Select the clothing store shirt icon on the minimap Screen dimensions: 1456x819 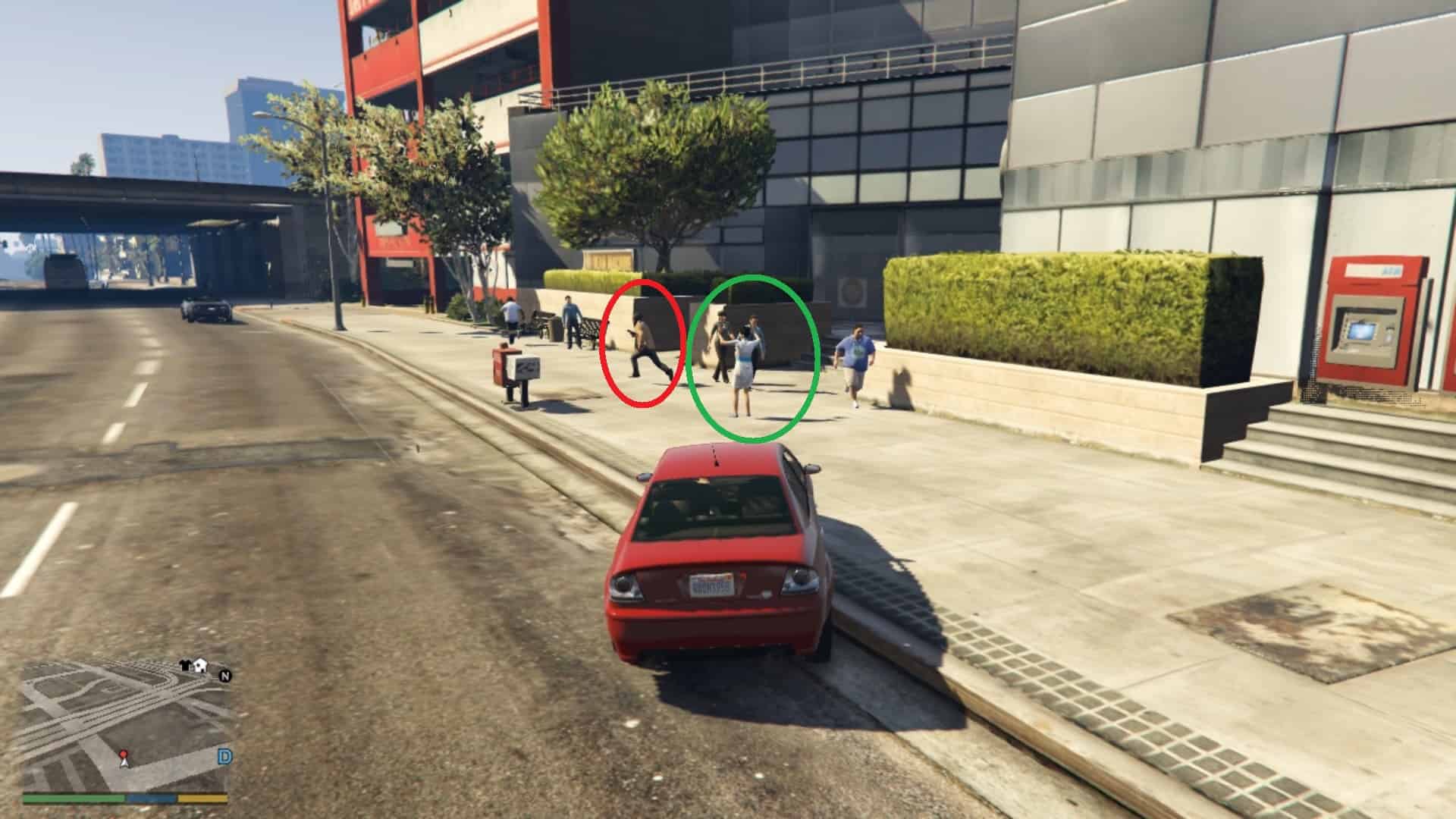coord(184,665)
